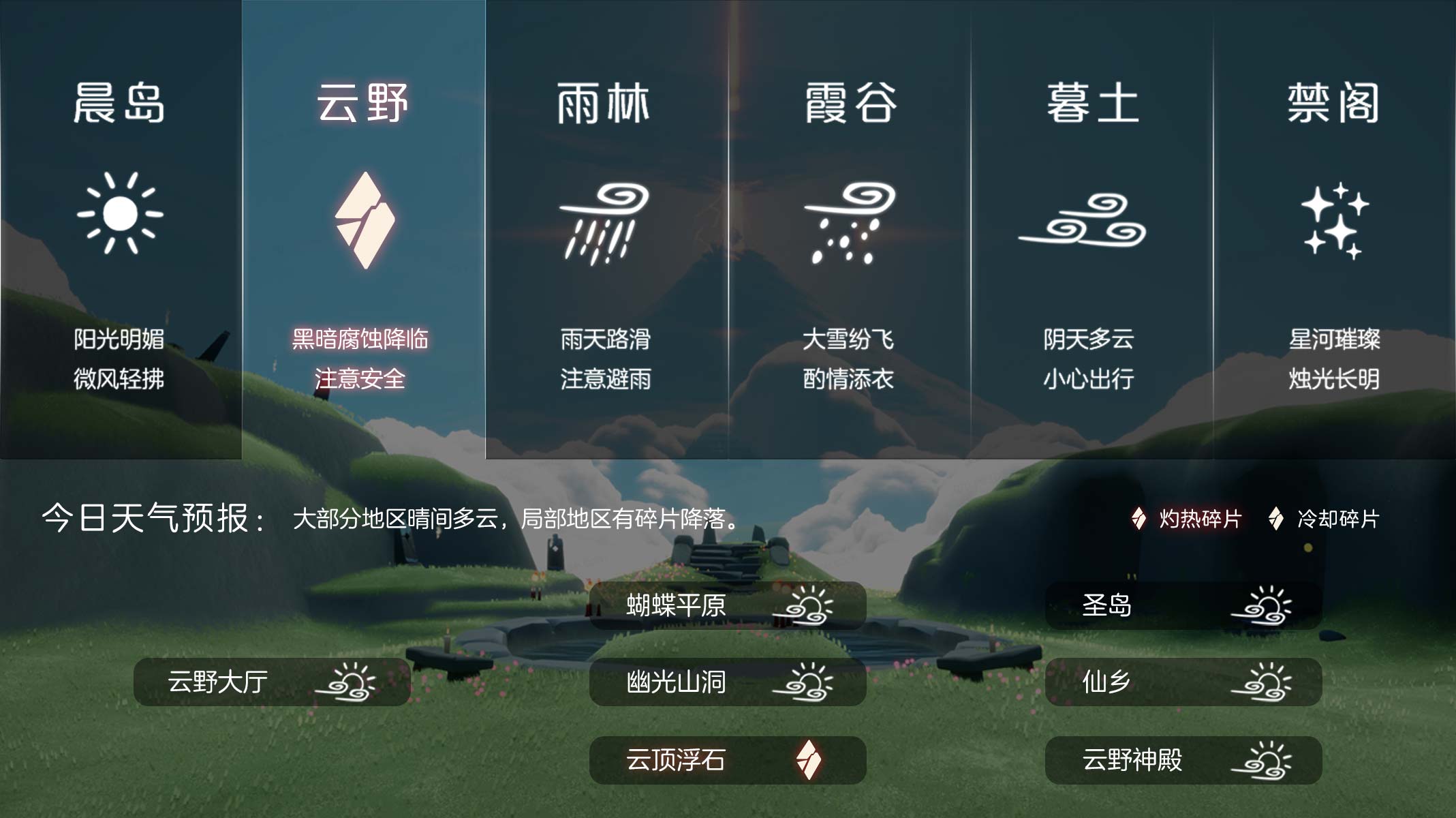Click the snowfall icon under 霞谷

pos(848,222)
